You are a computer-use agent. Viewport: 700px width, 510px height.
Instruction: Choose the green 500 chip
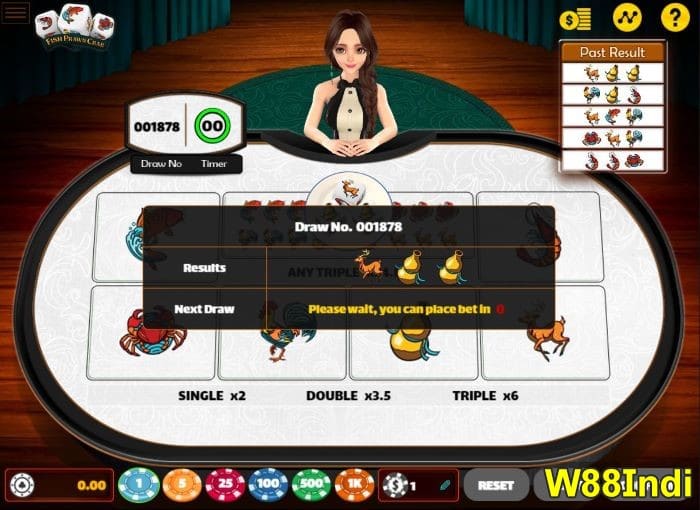point(311,485)
